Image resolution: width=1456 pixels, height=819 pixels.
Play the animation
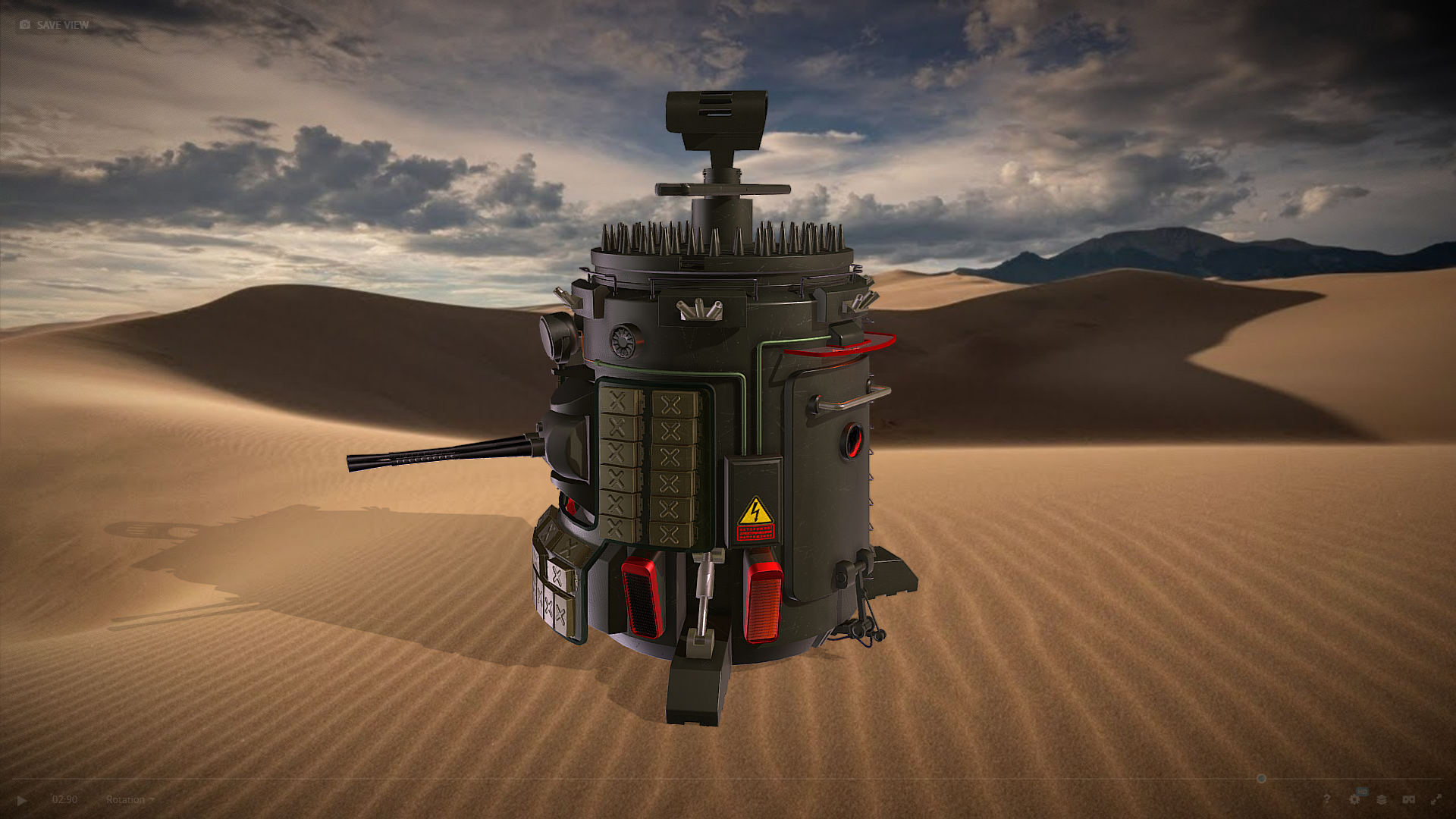coord(21,800)
